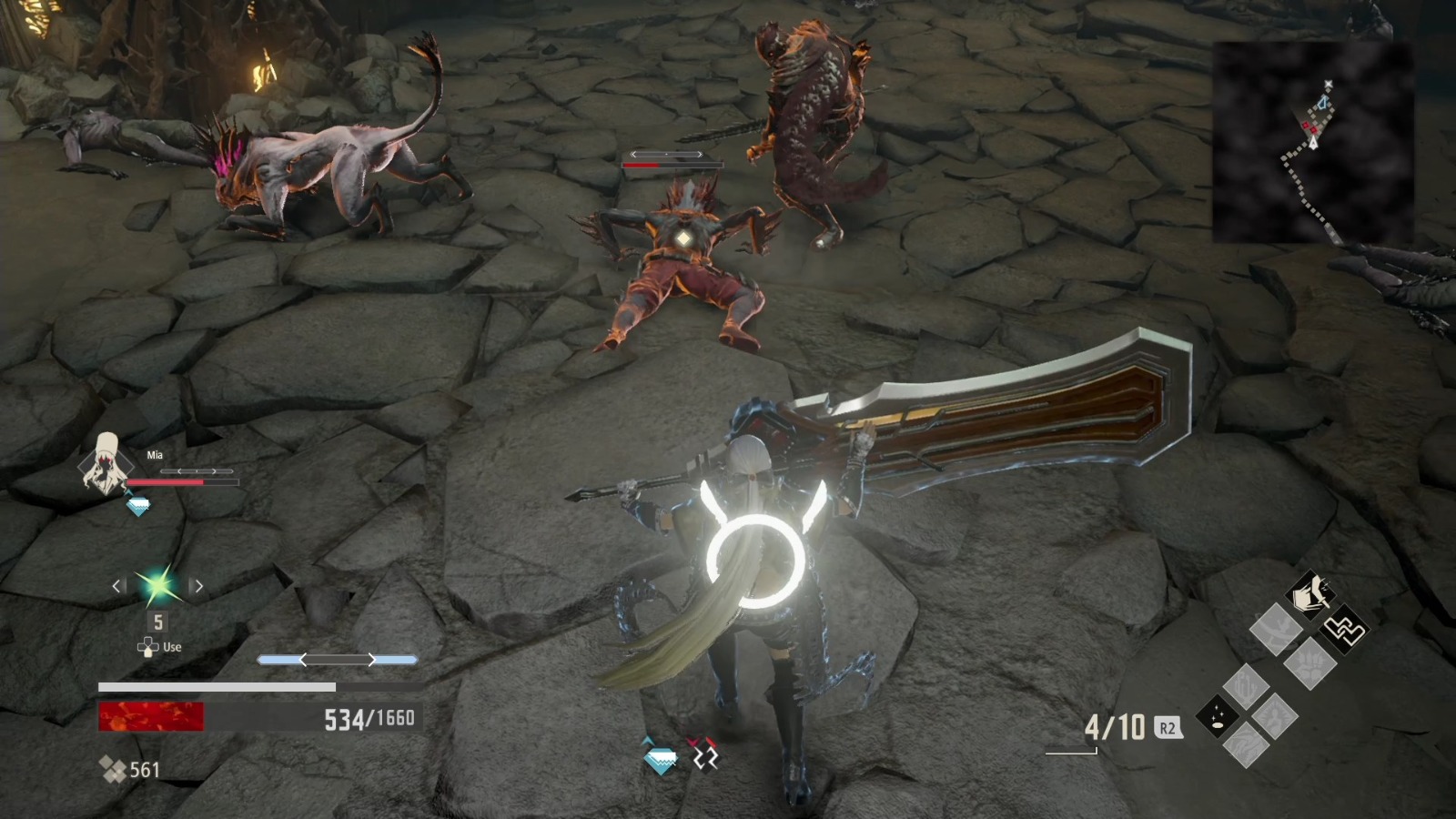Click the glowing green star consumable icon
Image resolution: width=1456 pixels, height=819 pixels.
tap(157, 585)
